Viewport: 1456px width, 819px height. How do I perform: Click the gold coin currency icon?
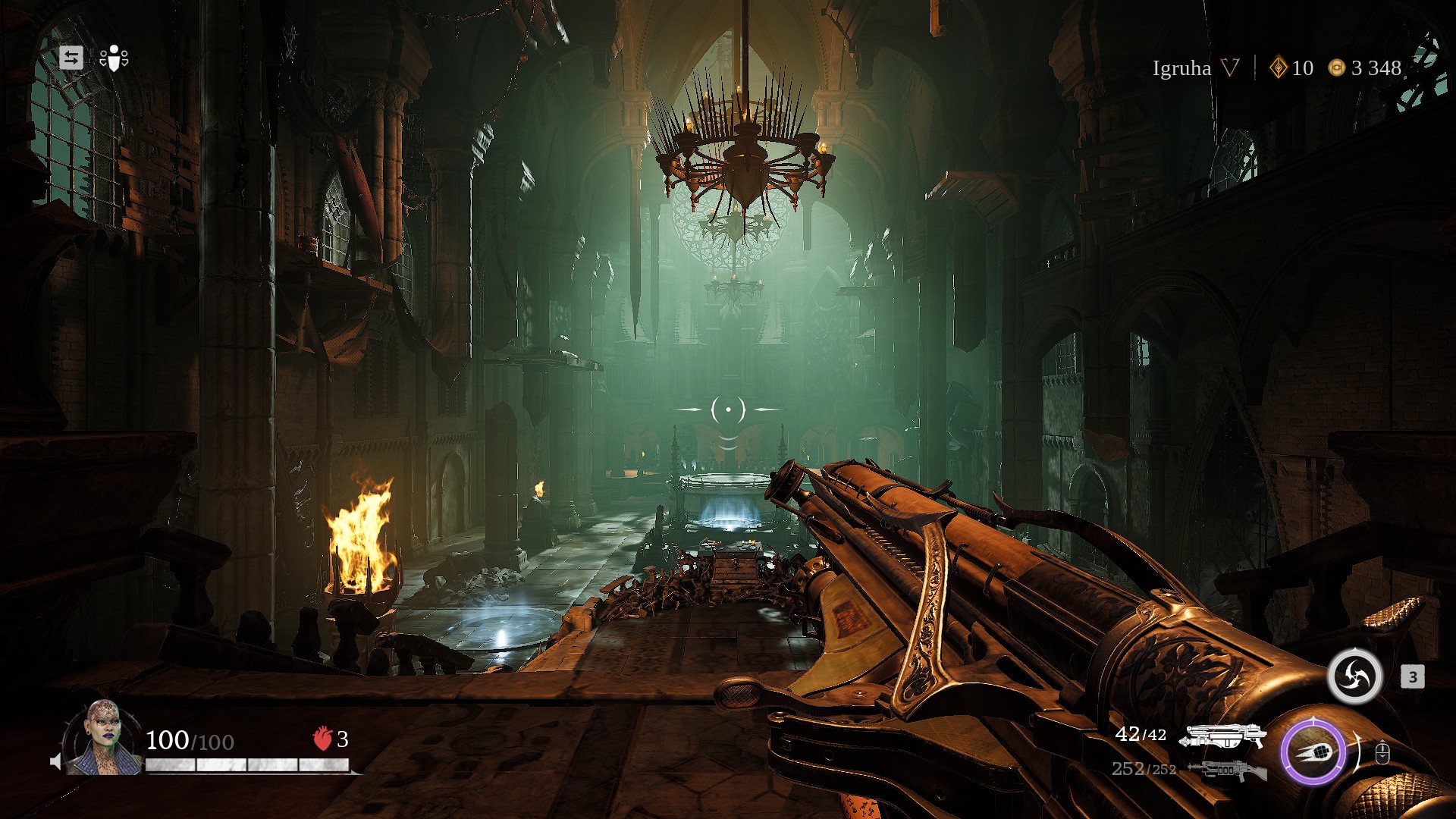1336,68
